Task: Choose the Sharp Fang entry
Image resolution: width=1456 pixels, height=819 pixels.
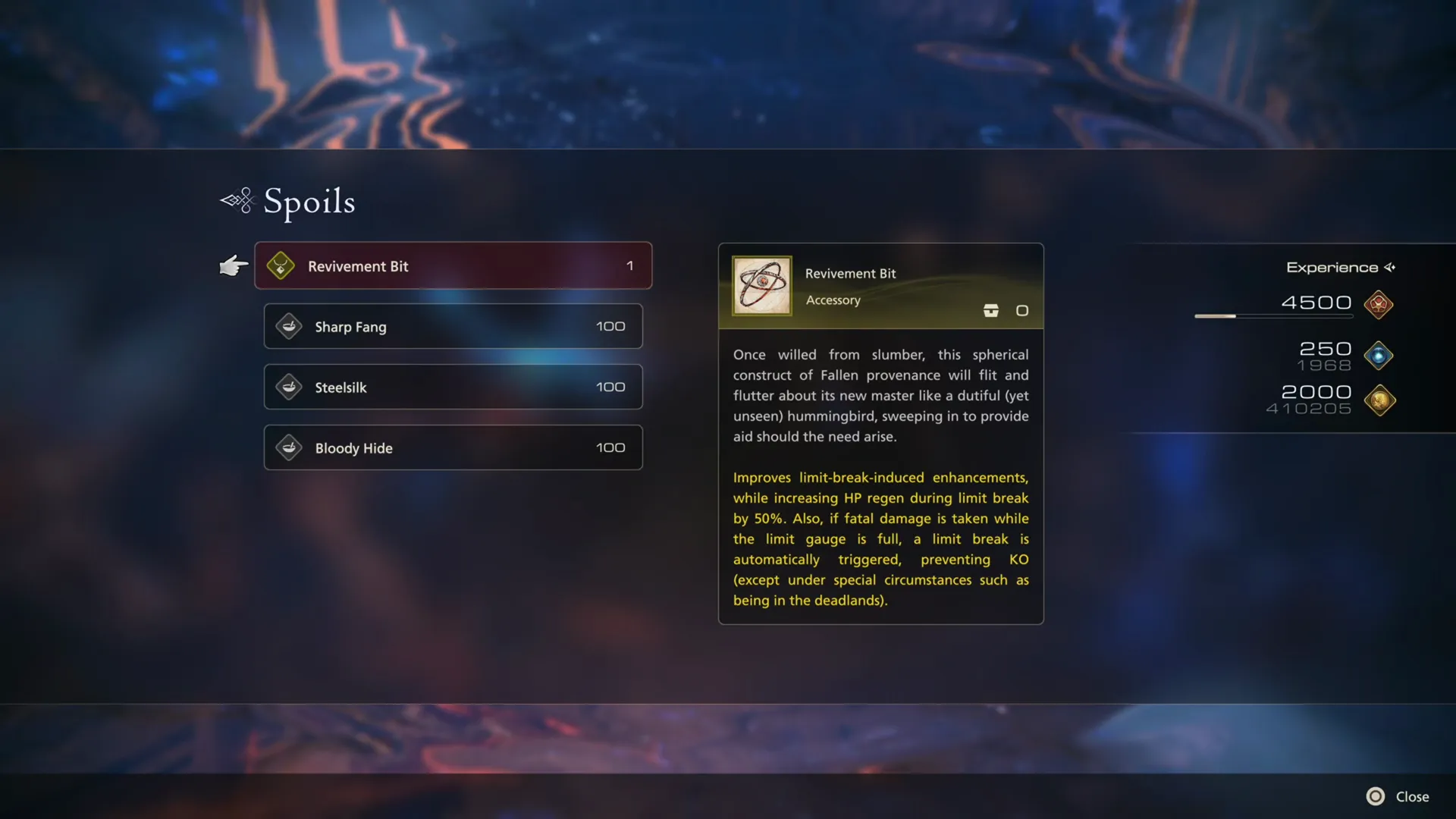Action: (x=453, y=326)
